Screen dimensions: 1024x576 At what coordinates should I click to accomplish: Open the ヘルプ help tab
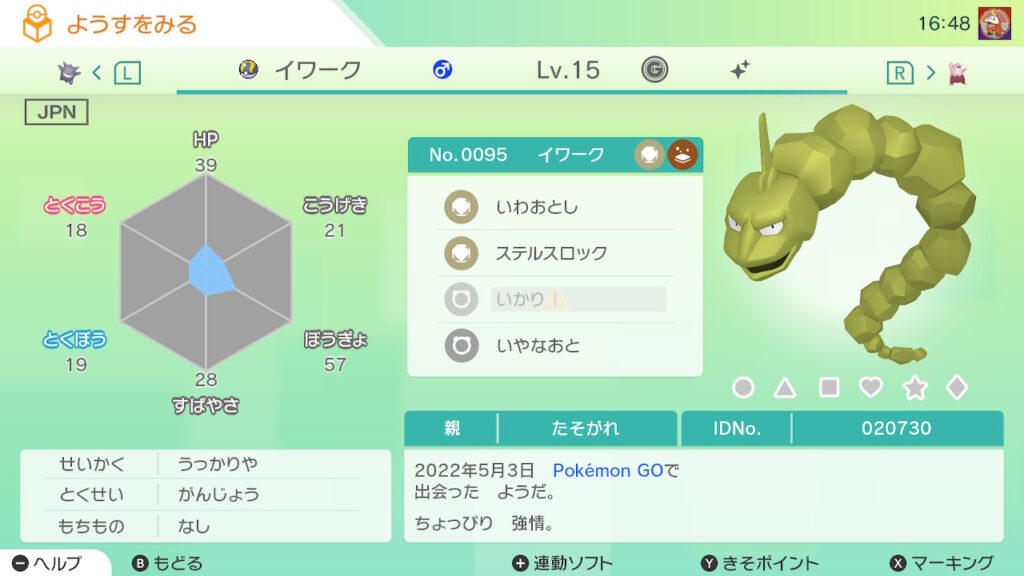(48, 563)
